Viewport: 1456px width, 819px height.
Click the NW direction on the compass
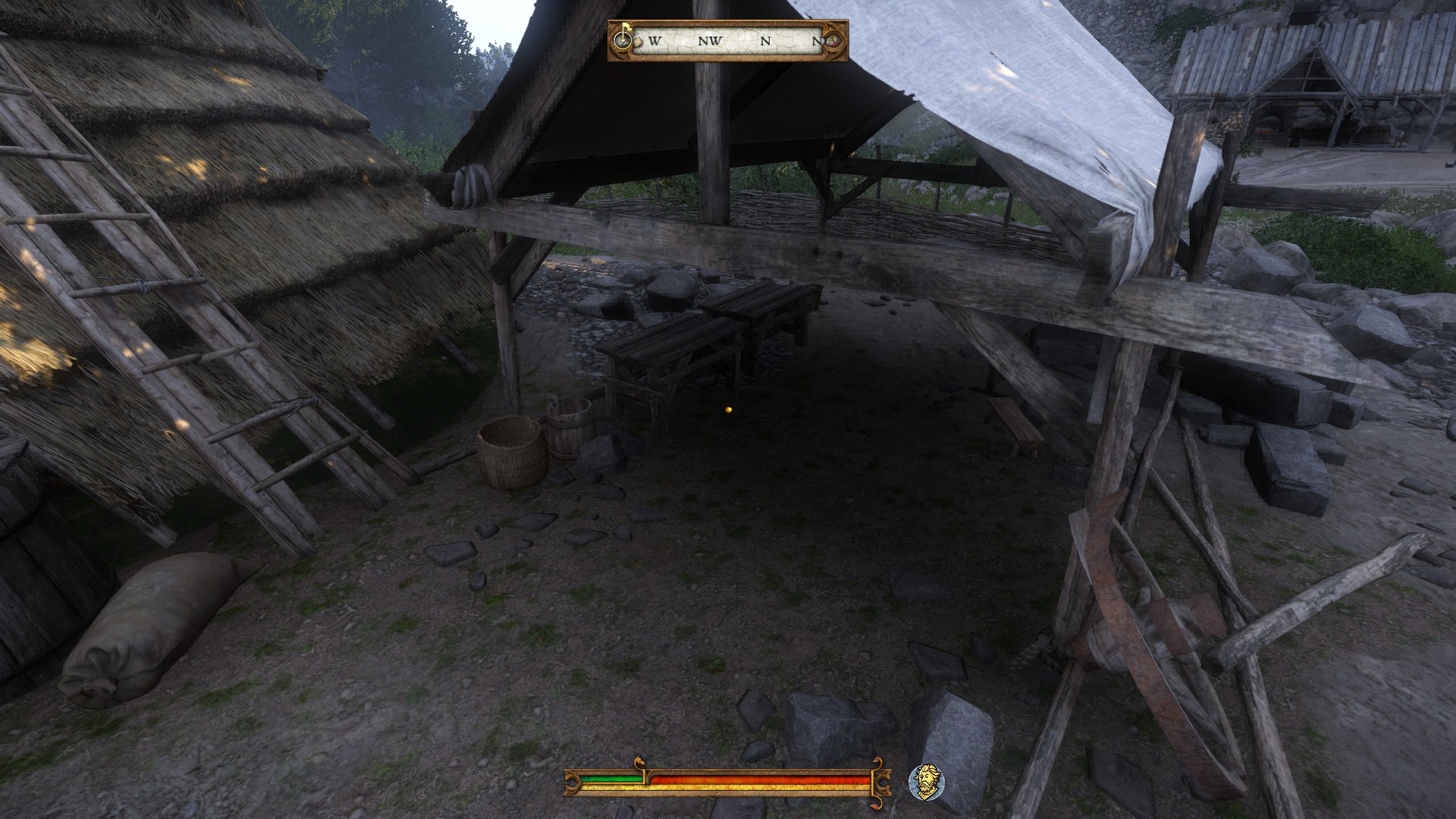(711, 41)
